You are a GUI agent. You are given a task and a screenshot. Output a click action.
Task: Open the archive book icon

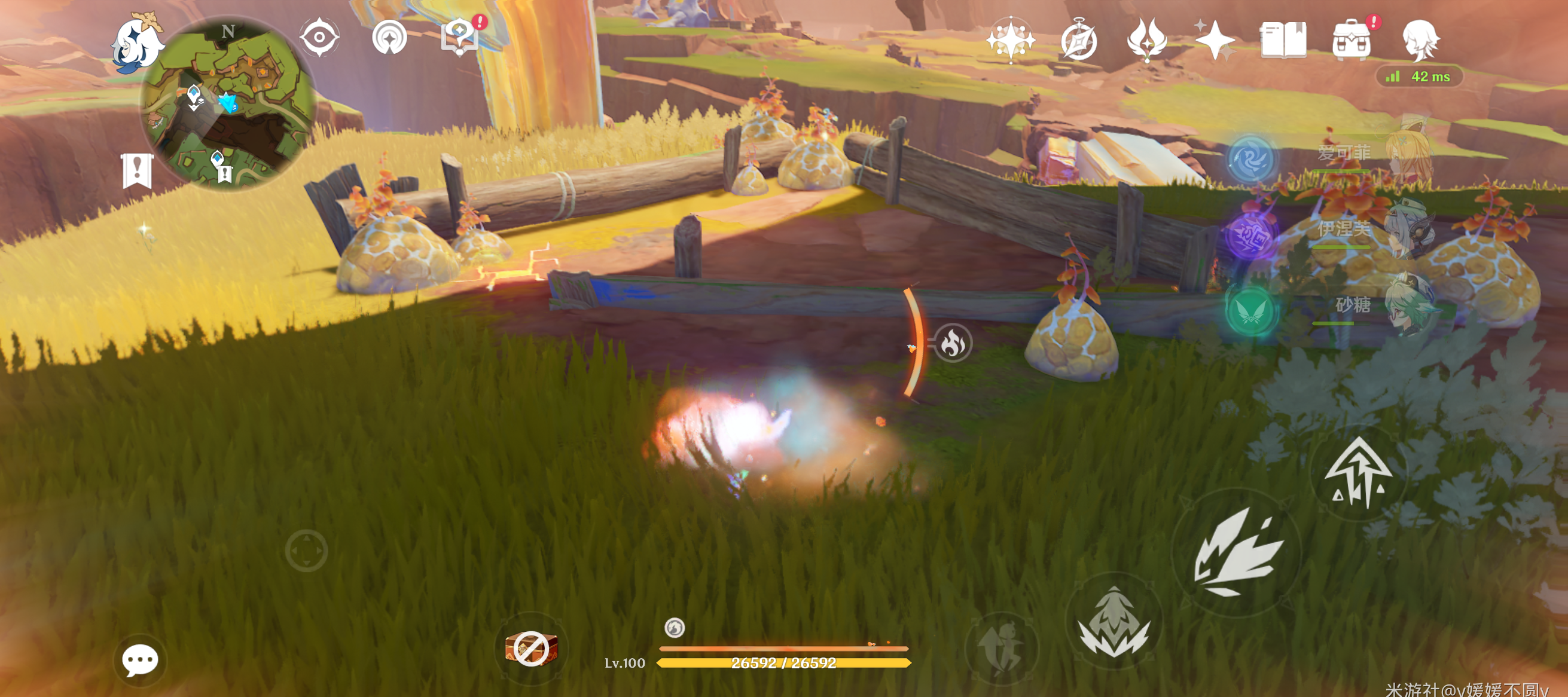click(1283, 40)
